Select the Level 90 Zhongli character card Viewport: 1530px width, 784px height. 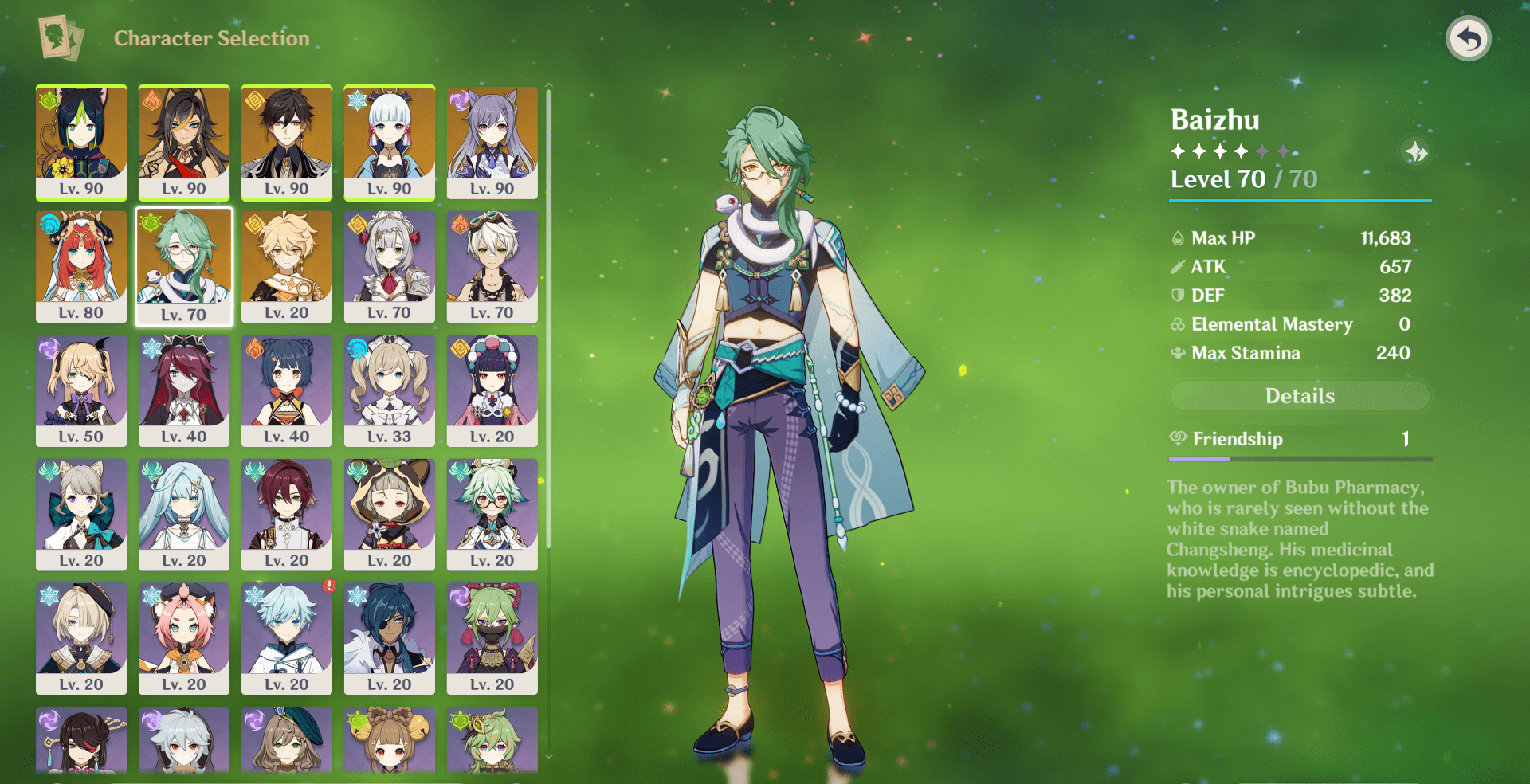click(287, 143)
